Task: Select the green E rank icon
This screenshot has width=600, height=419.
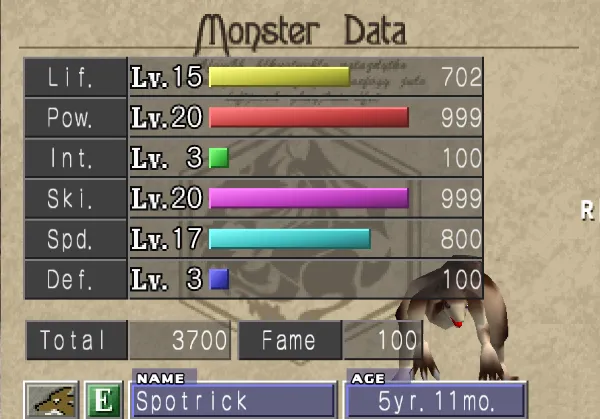Action: 98,399
